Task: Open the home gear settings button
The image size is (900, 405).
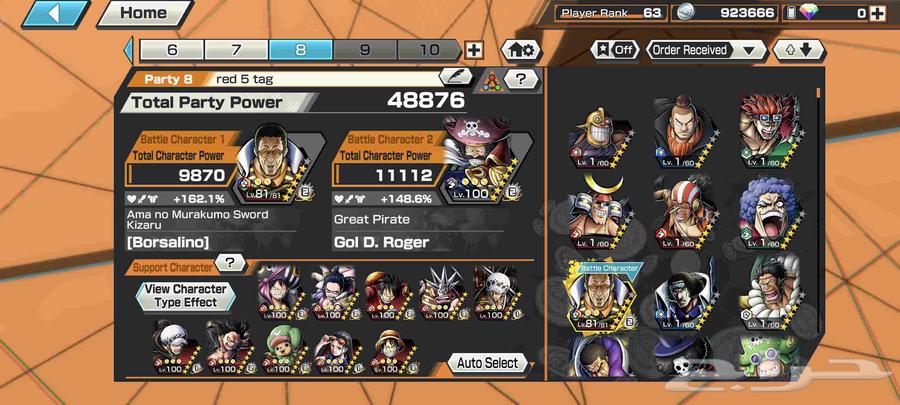Action: coord(519,50)
